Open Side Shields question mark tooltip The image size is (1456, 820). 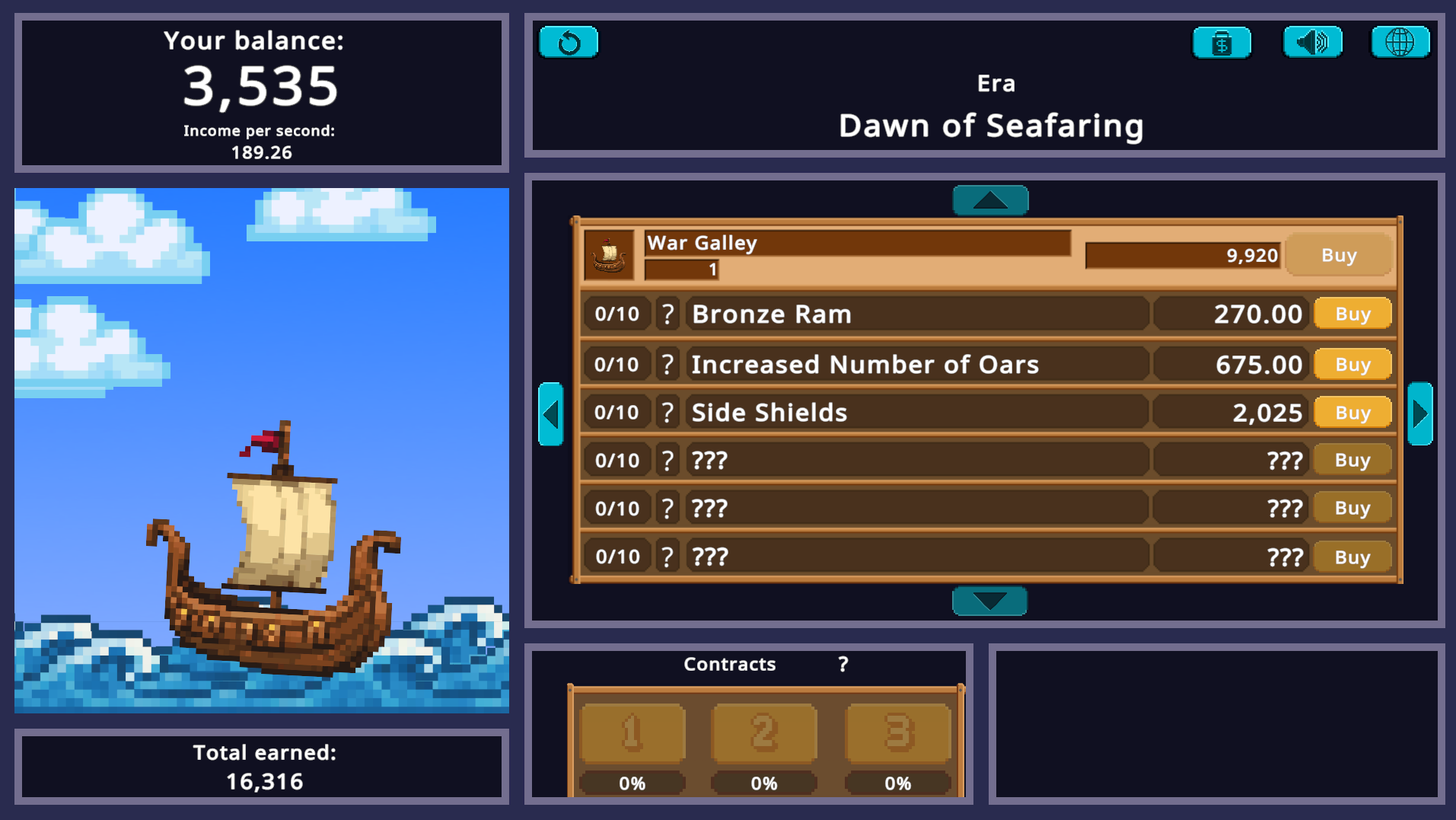tap(667, 412)
